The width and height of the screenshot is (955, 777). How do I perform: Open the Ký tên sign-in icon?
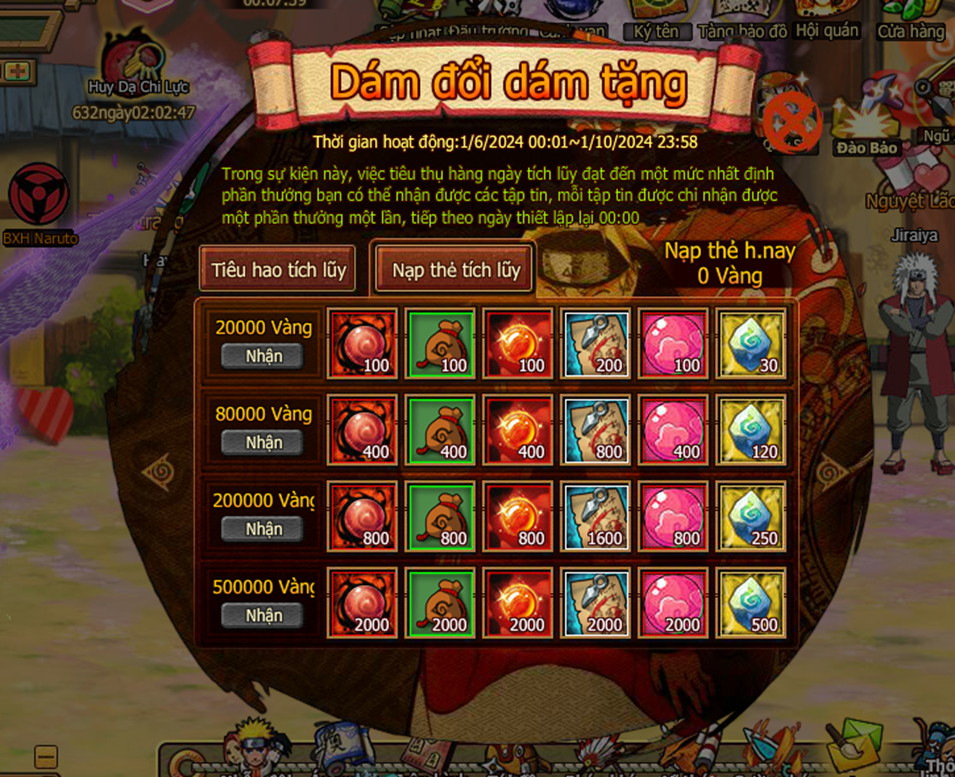click(x=656, y=20)
